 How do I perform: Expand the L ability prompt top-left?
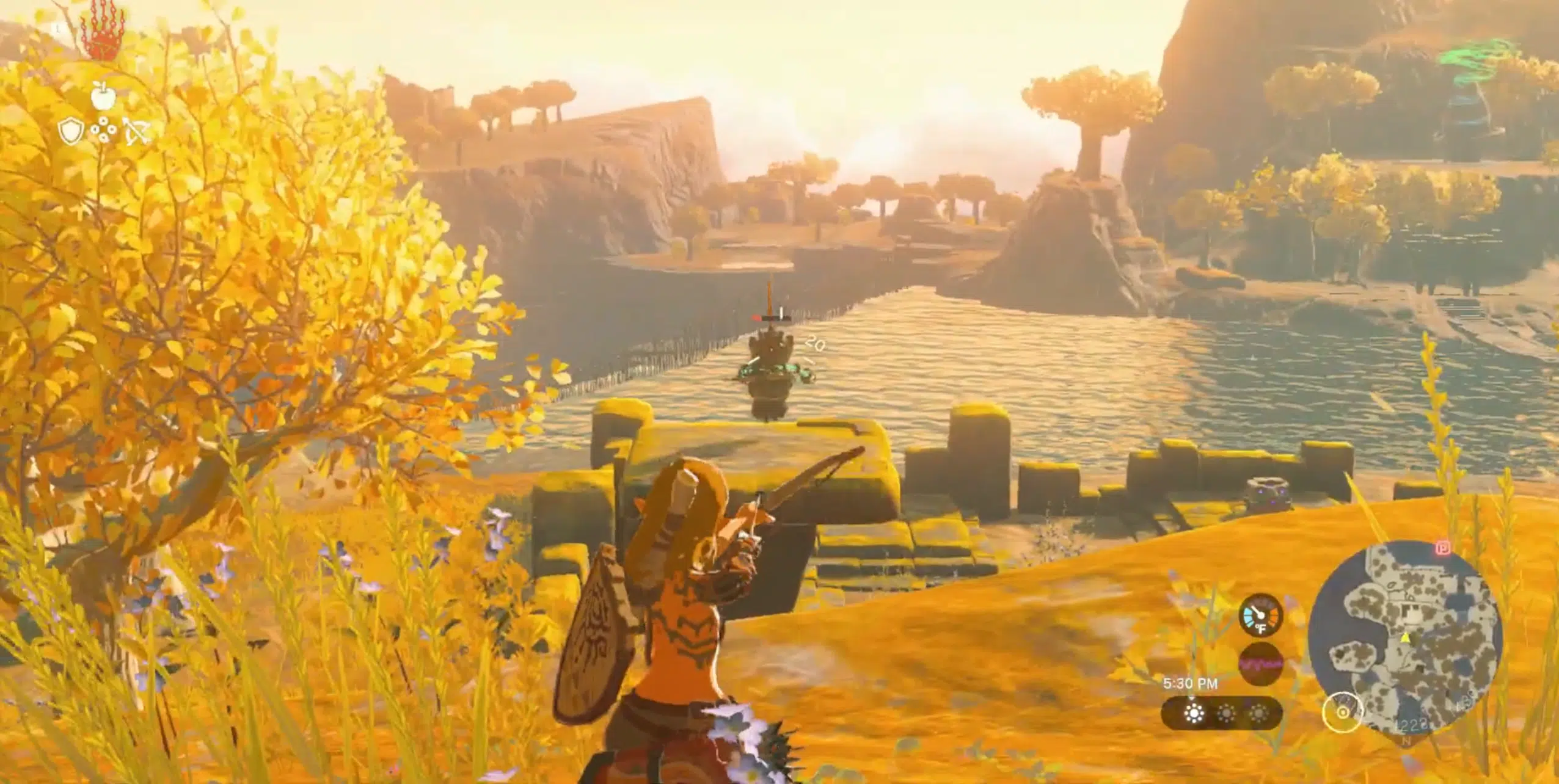tap(57, 27)
